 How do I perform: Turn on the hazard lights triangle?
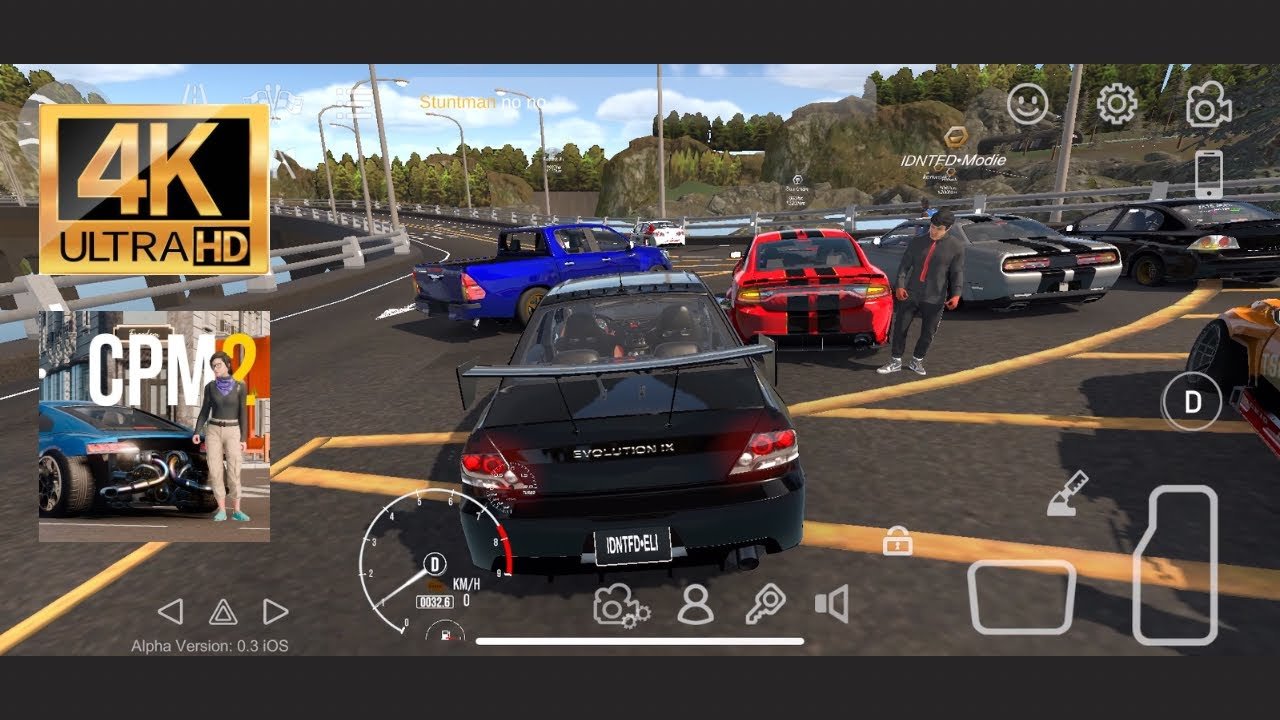point(222,612)
